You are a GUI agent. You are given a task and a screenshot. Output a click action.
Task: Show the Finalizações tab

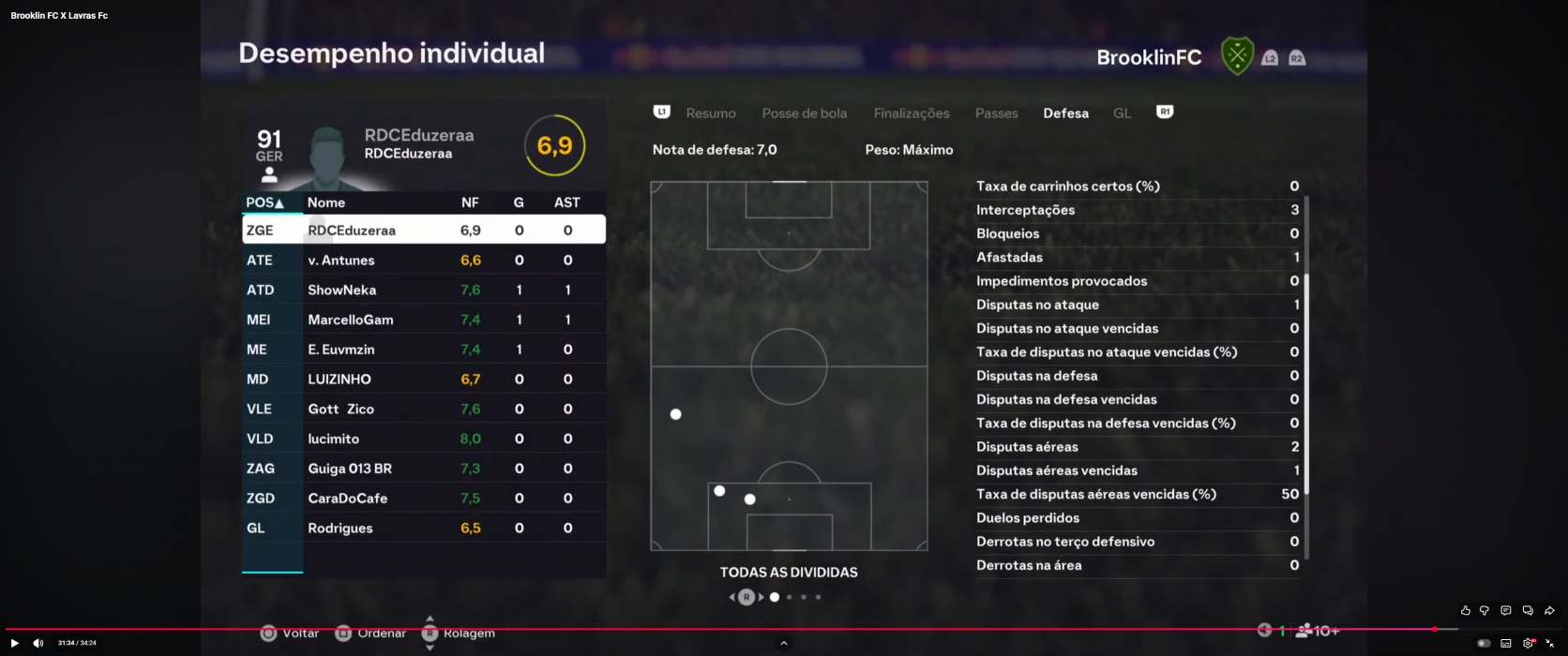pos(911,113)
